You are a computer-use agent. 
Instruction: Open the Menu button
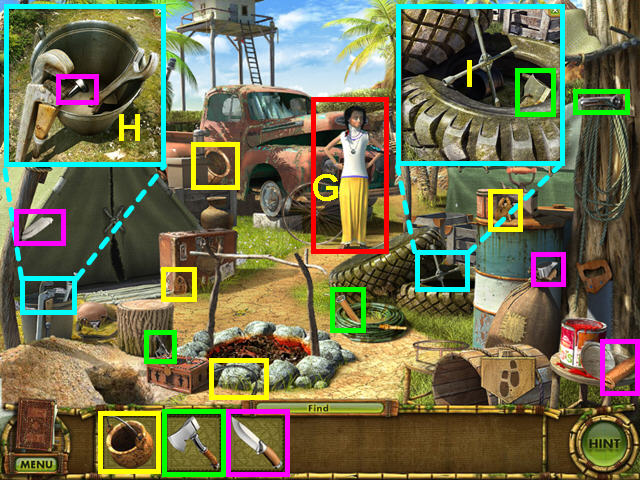tap(35, 464)
